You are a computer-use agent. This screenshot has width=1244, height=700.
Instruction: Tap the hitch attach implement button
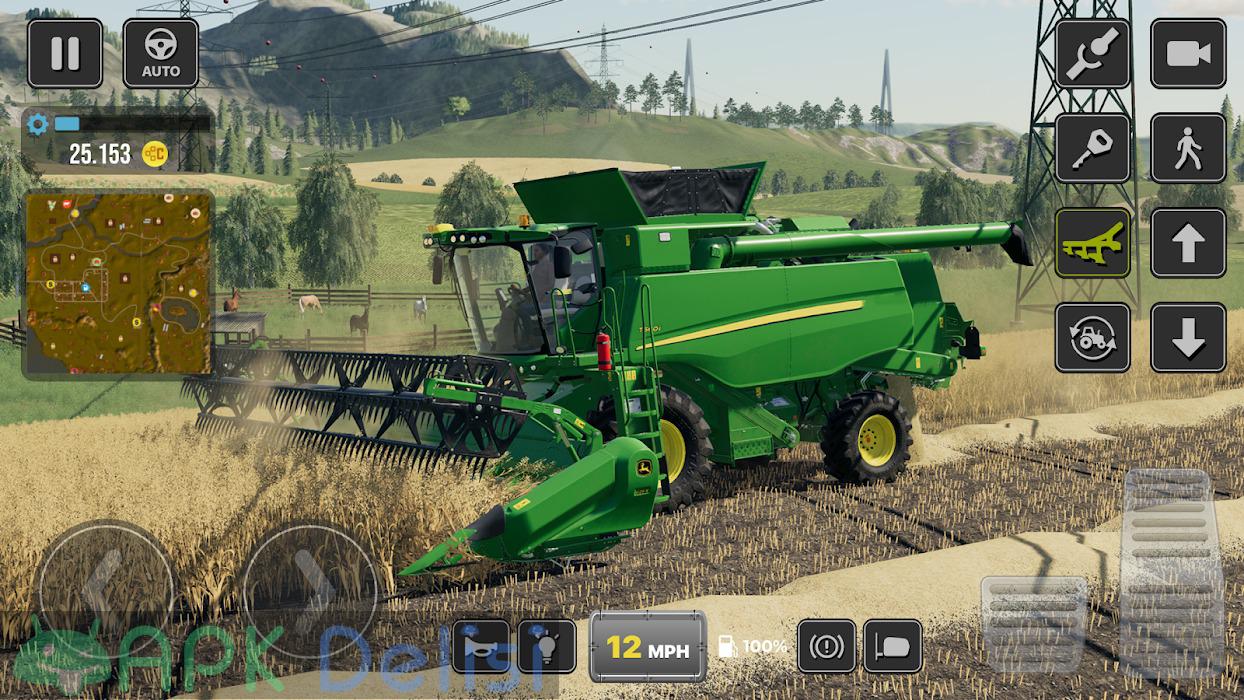point(1092,53)
